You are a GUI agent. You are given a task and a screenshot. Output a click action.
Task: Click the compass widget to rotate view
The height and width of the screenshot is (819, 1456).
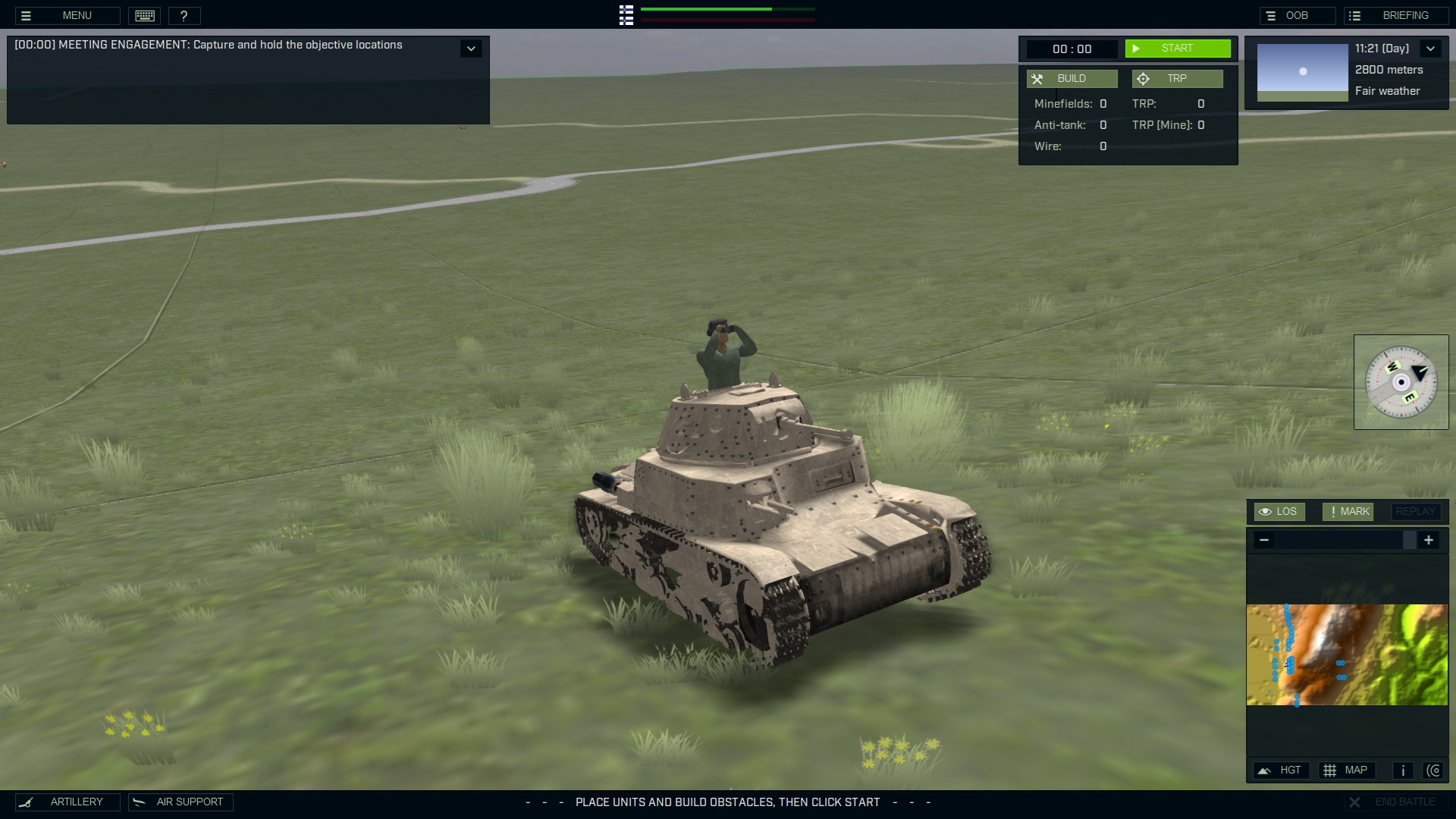tap(1401, 382)
